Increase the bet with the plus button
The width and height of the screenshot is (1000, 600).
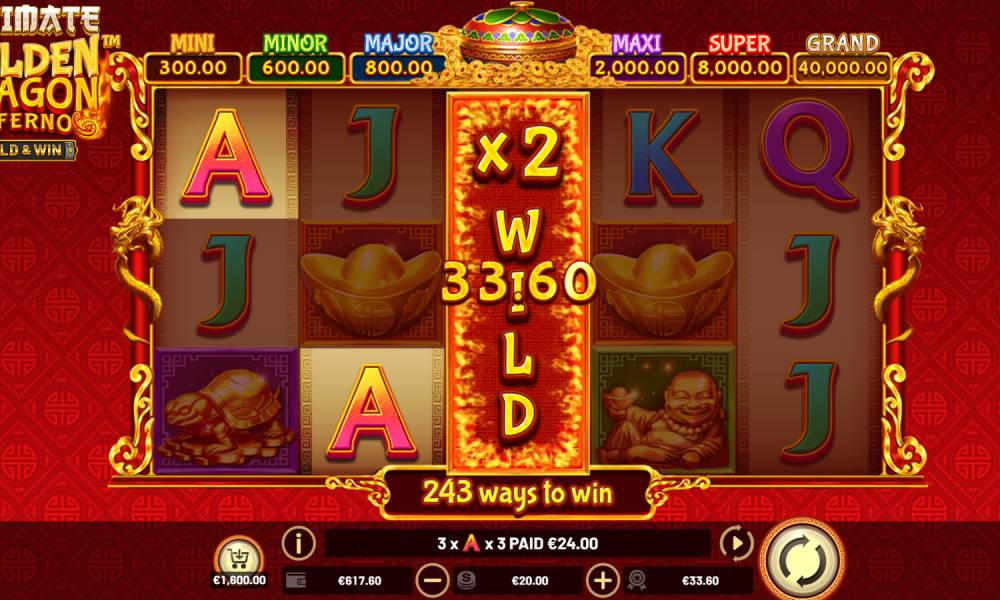(602, 580)
